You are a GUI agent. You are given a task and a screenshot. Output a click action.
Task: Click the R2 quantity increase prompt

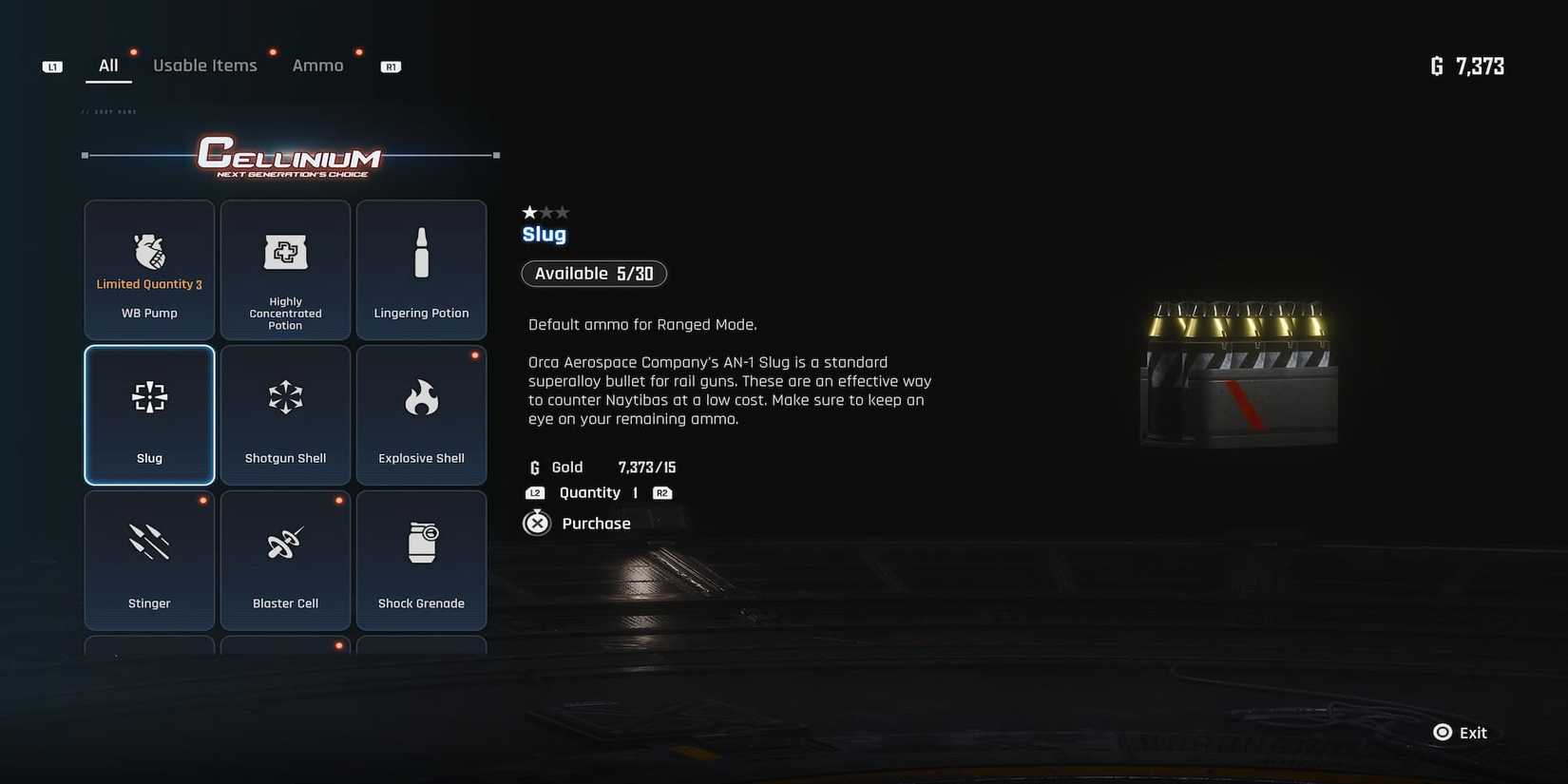click(x=661, y=492)
